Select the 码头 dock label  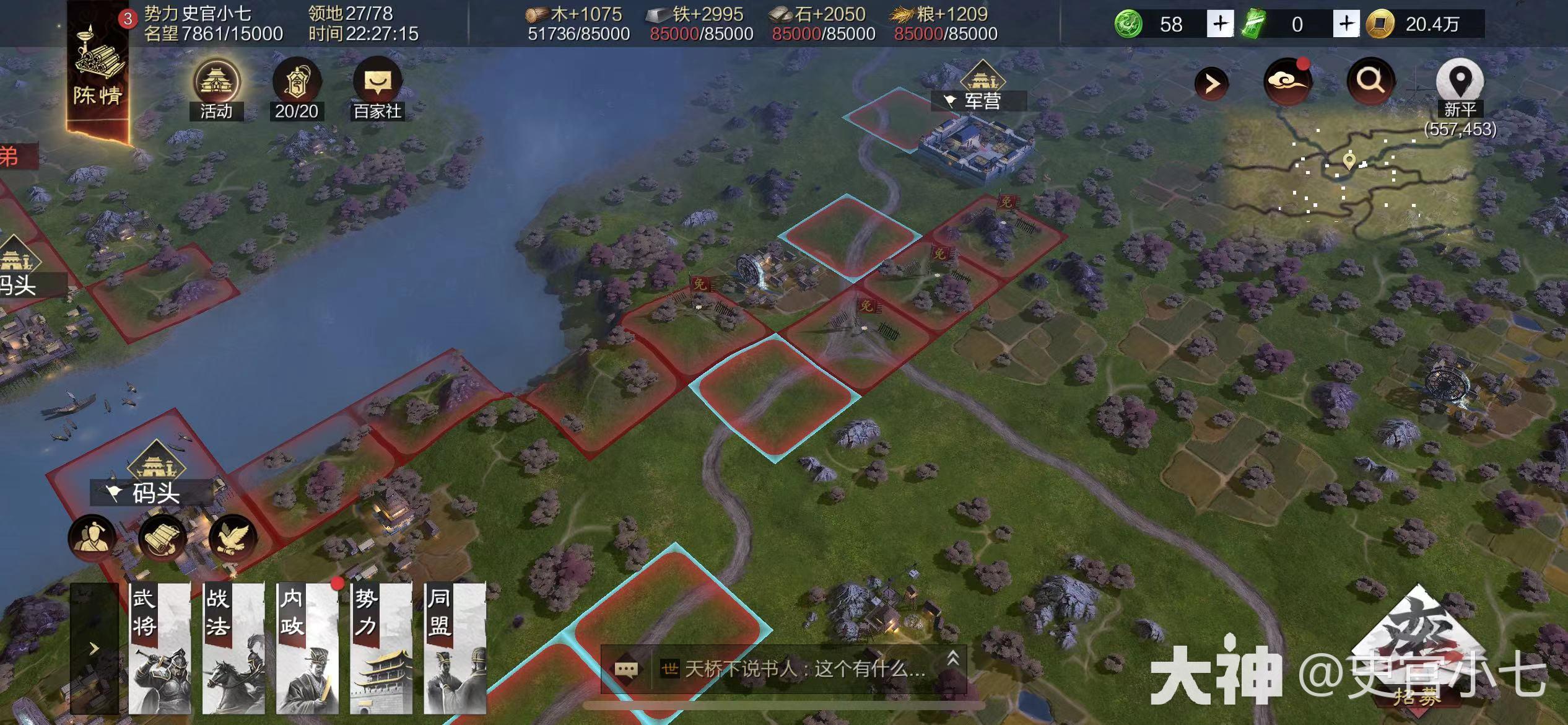tap(155, 493)
